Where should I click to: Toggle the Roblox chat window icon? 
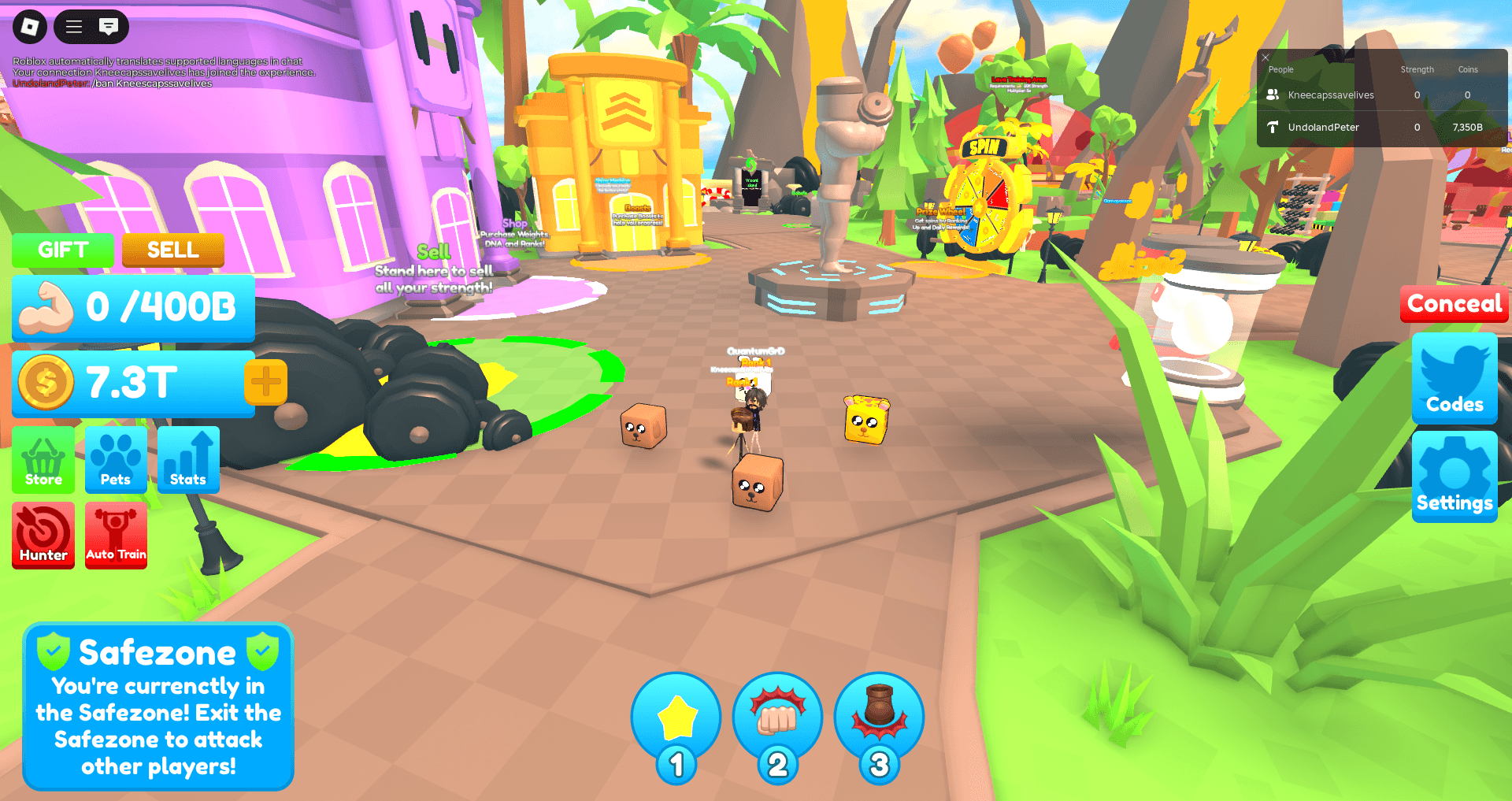(109, 28)
